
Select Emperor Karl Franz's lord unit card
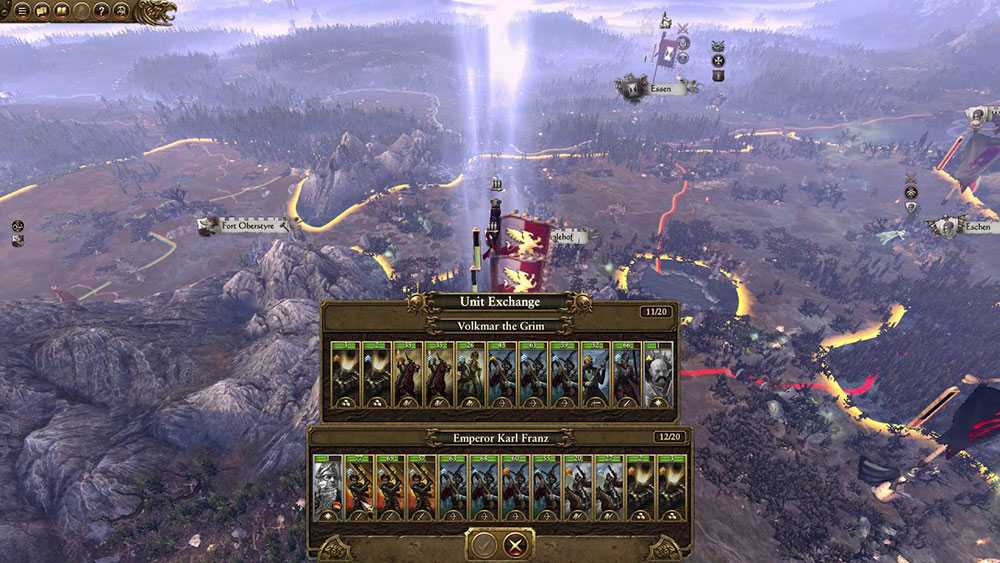coord(327,488)
